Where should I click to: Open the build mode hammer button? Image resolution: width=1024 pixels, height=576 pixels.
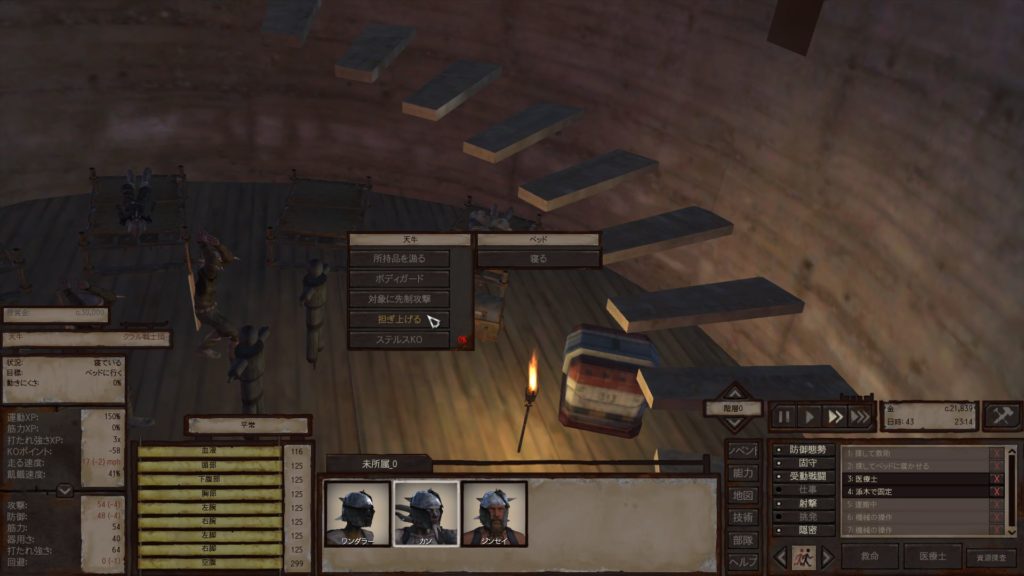(1001, 415)
